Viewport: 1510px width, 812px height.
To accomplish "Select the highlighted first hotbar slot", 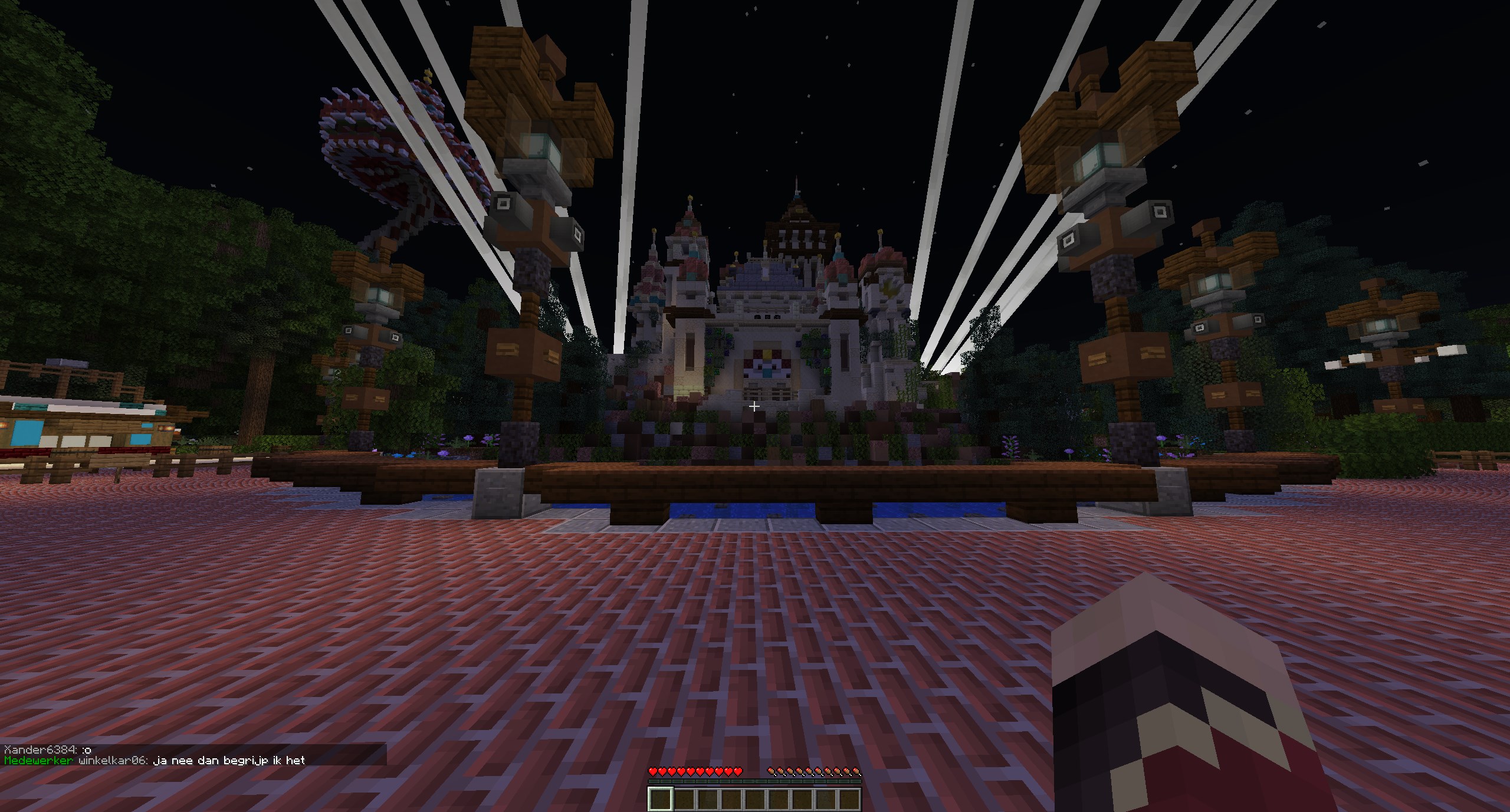I will click(661, 800).
